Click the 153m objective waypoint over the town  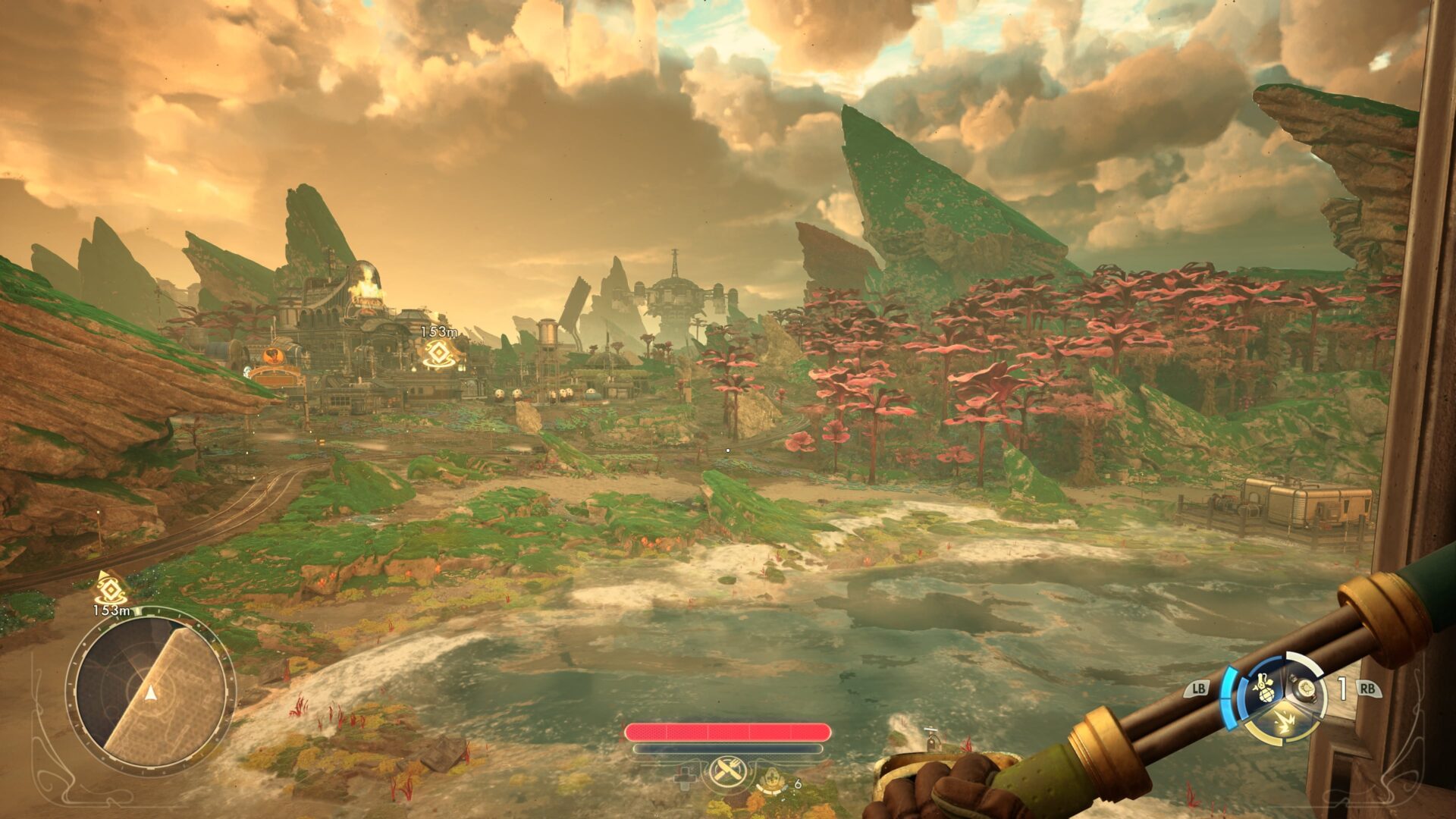pos(438,353)
